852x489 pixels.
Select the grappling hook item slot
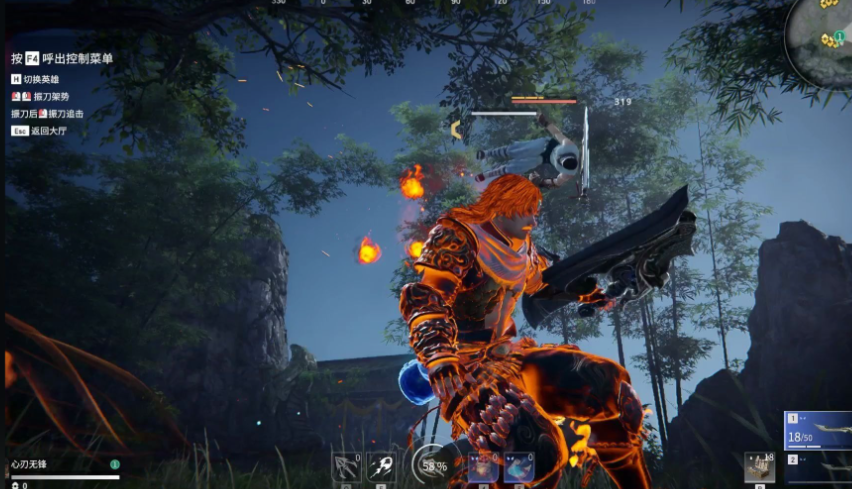(347, 468)
